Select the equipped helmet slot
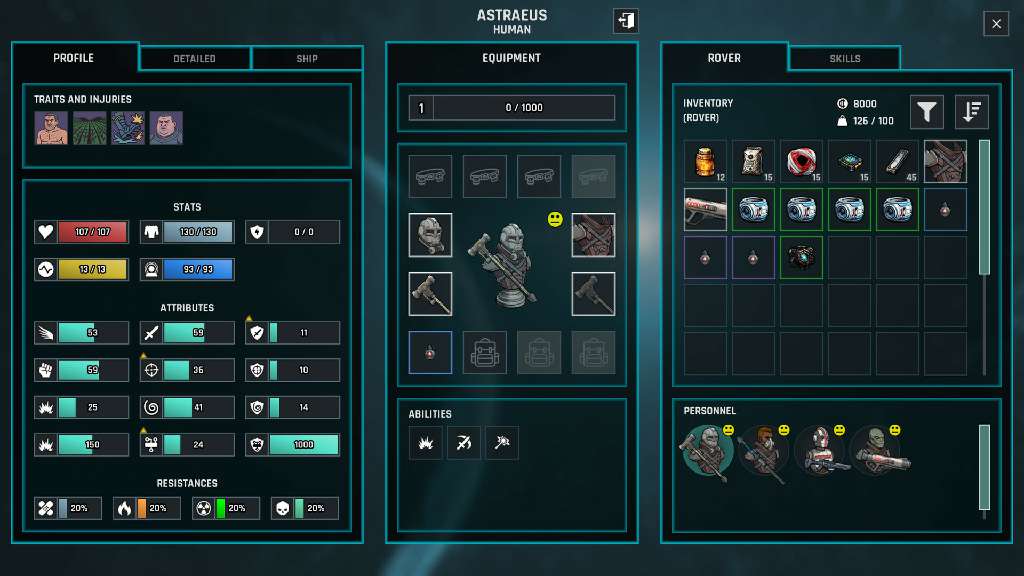 (x=430, y=235)
